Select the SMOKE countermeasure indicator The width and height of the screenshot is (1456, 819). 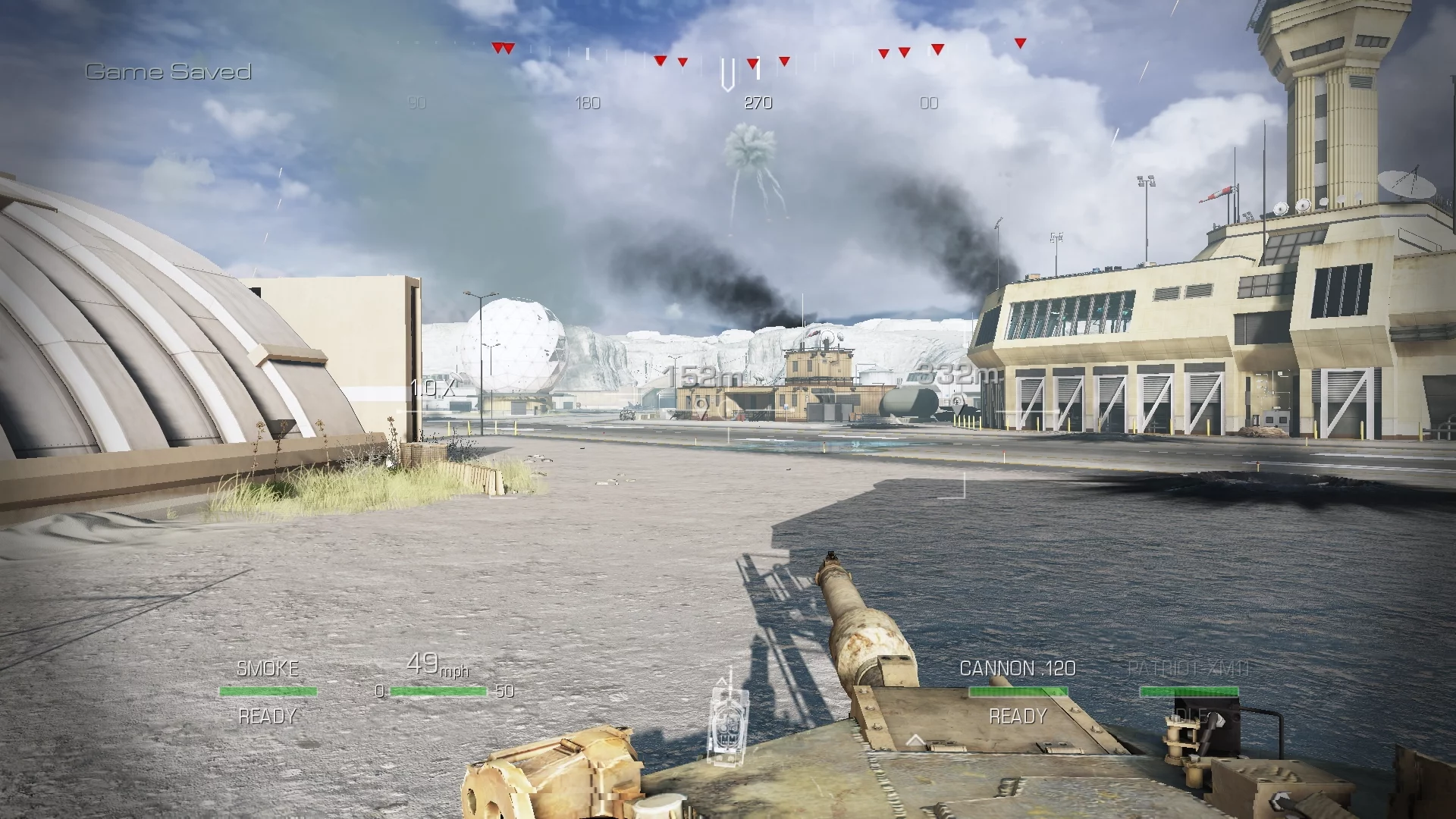267,668
